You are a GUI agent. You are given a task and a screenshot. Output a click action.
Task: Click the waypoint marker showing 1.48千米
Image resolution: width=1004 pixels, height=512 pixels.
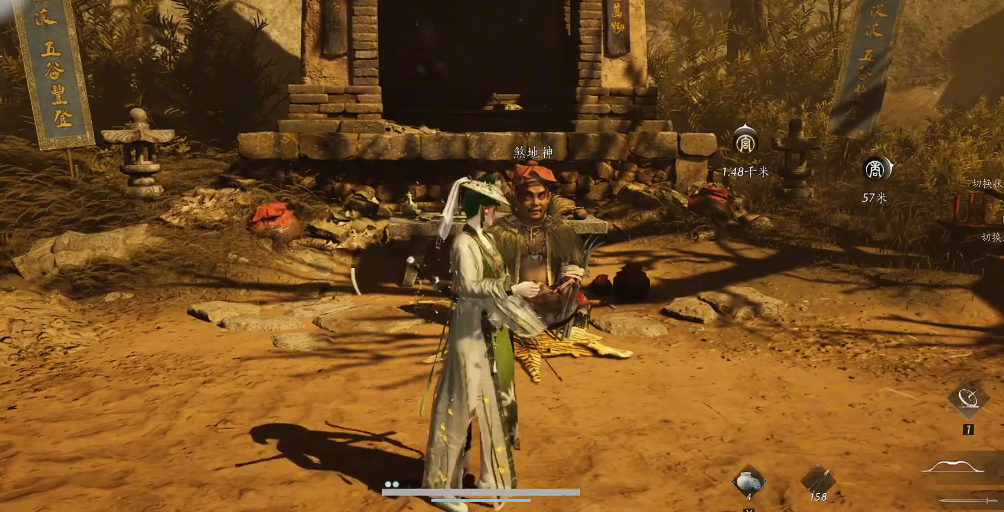click(745, 144)
